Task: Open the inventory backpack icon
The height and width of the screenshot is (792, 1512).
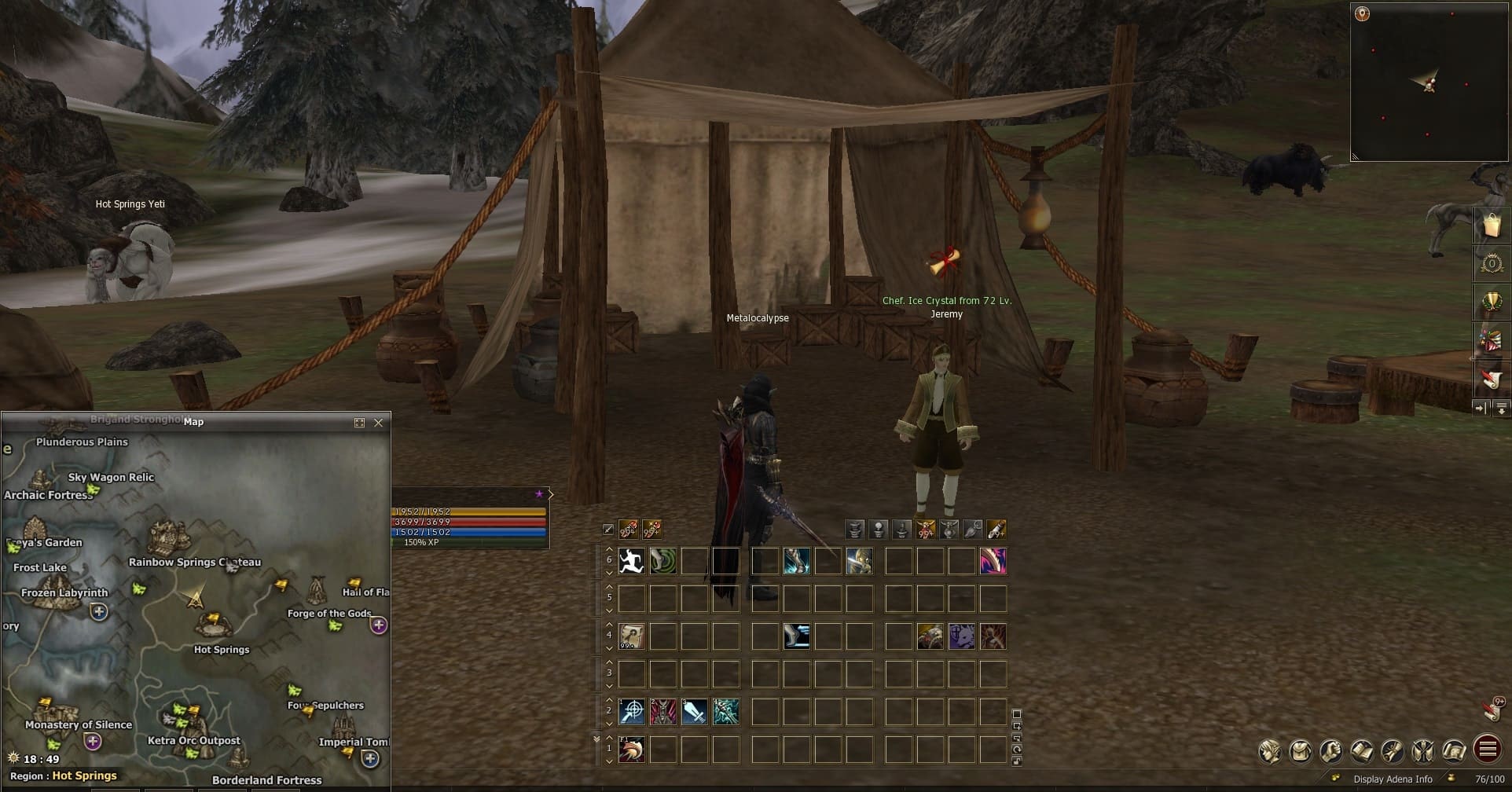Action: click(x=1300, y=751)
